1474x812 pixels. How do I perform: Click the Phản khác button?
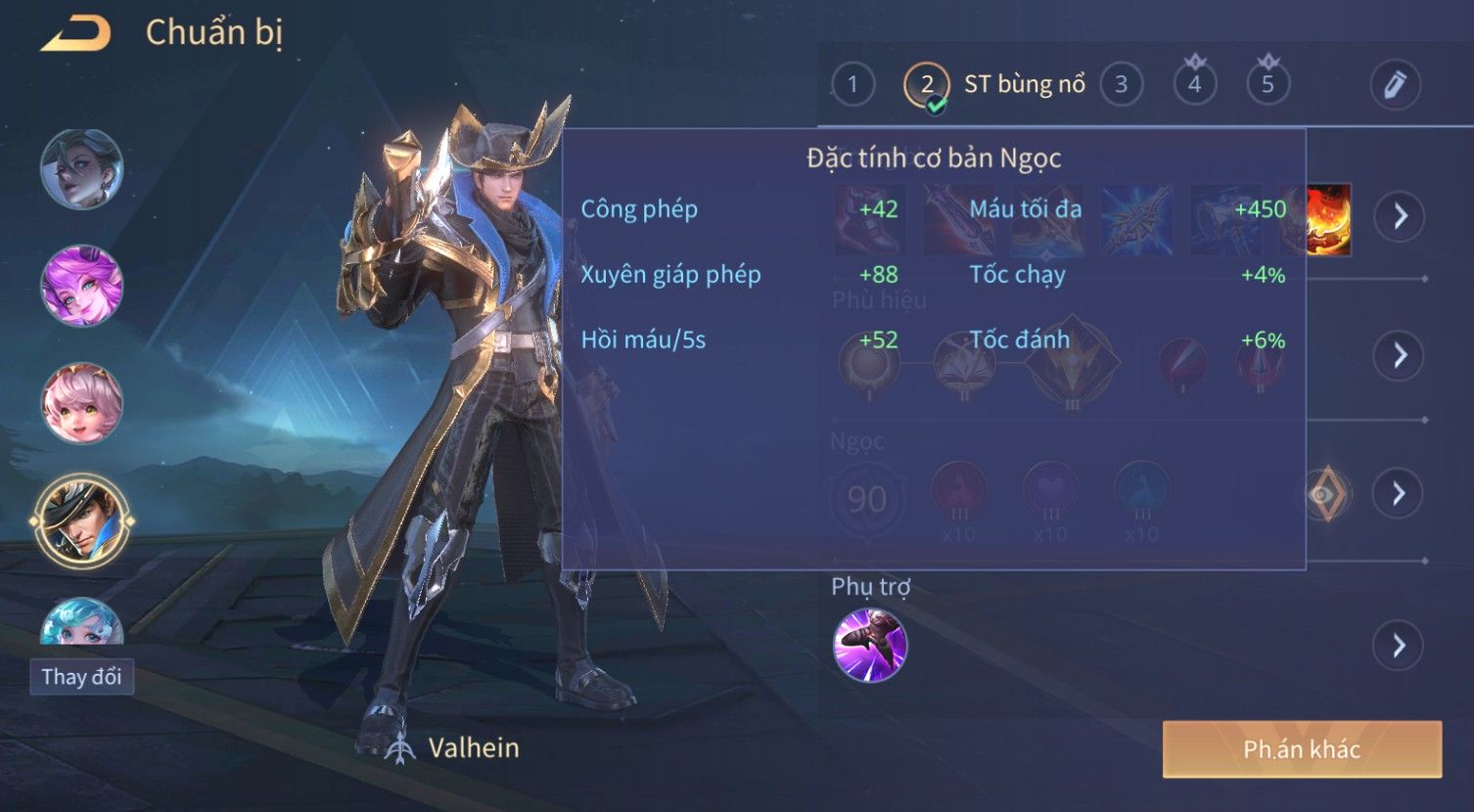click(1302, 749)
